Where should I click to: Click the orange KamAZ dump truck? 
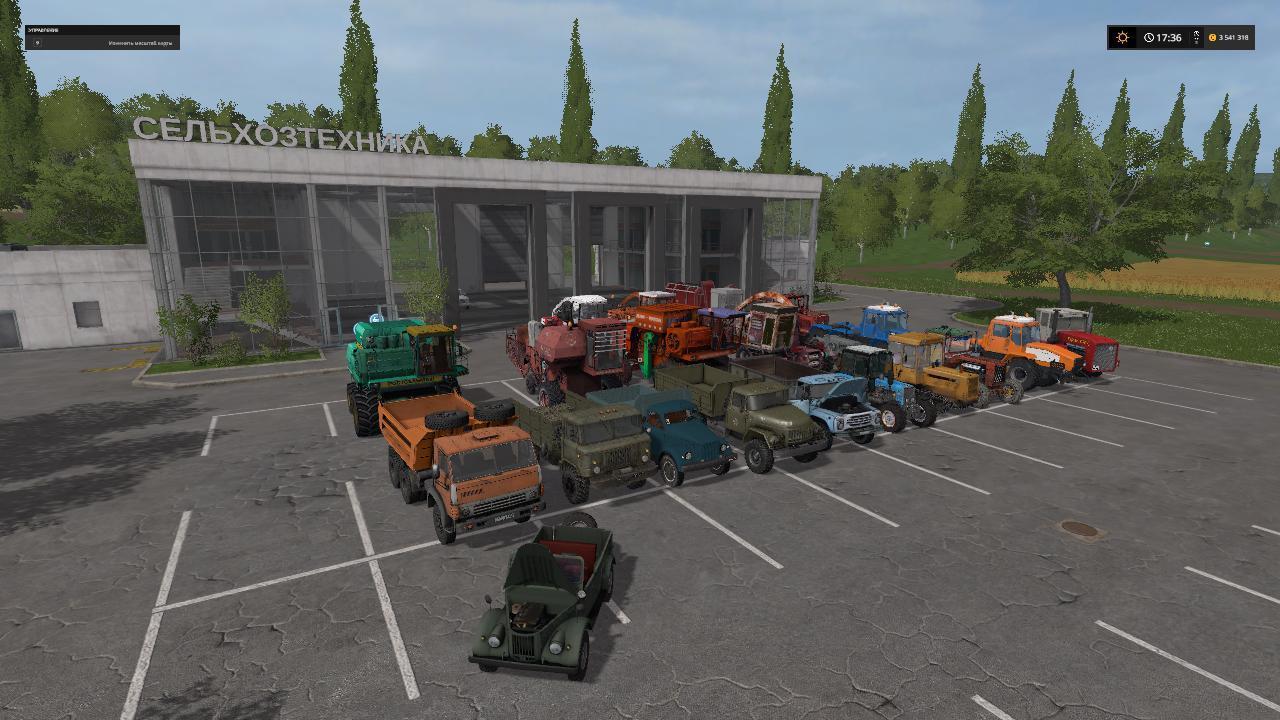coord(470,470)
